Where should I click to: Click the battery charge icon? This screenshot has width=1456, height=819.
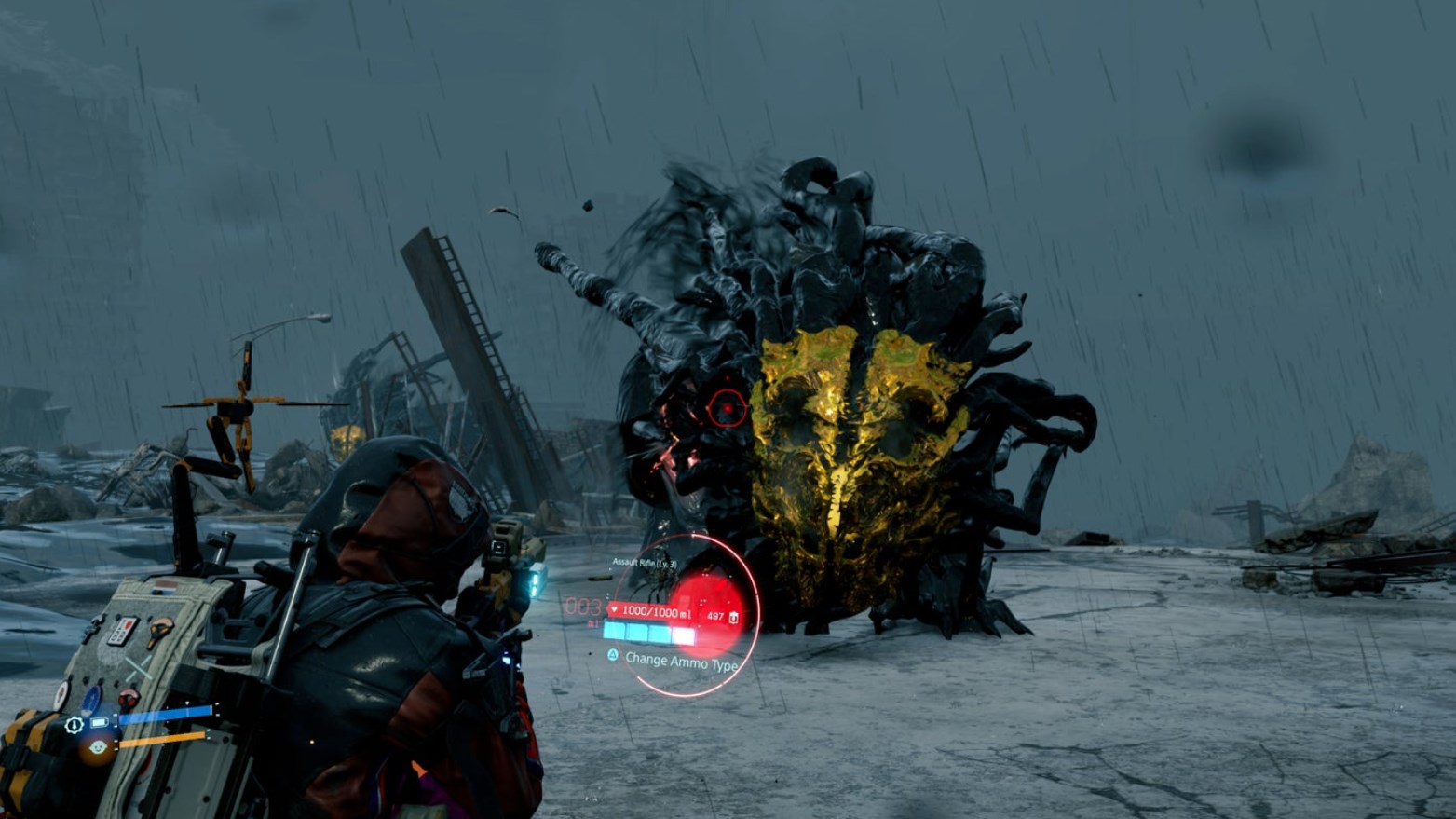pos(99,723)
